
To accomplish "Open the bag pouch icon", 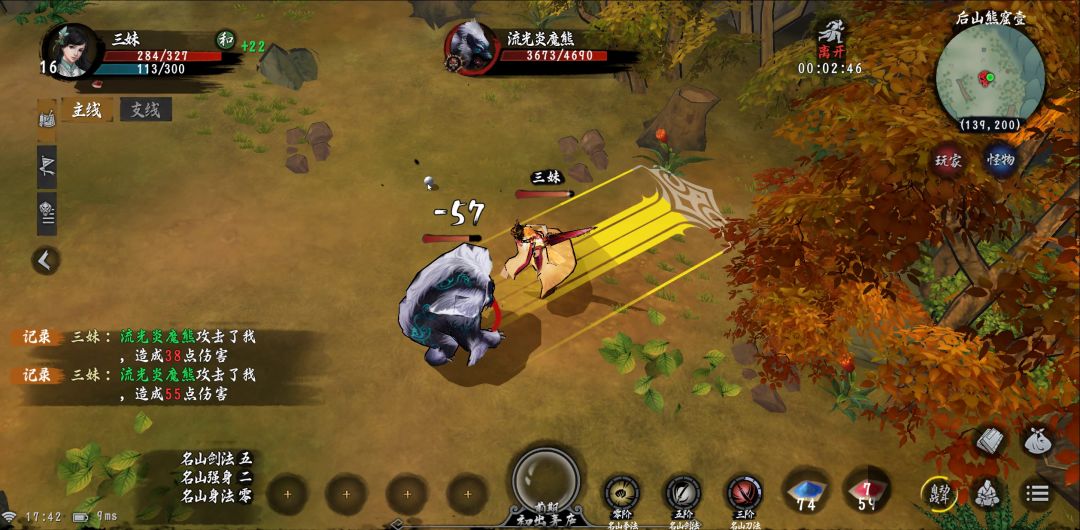I will [x=1038, y=440].
